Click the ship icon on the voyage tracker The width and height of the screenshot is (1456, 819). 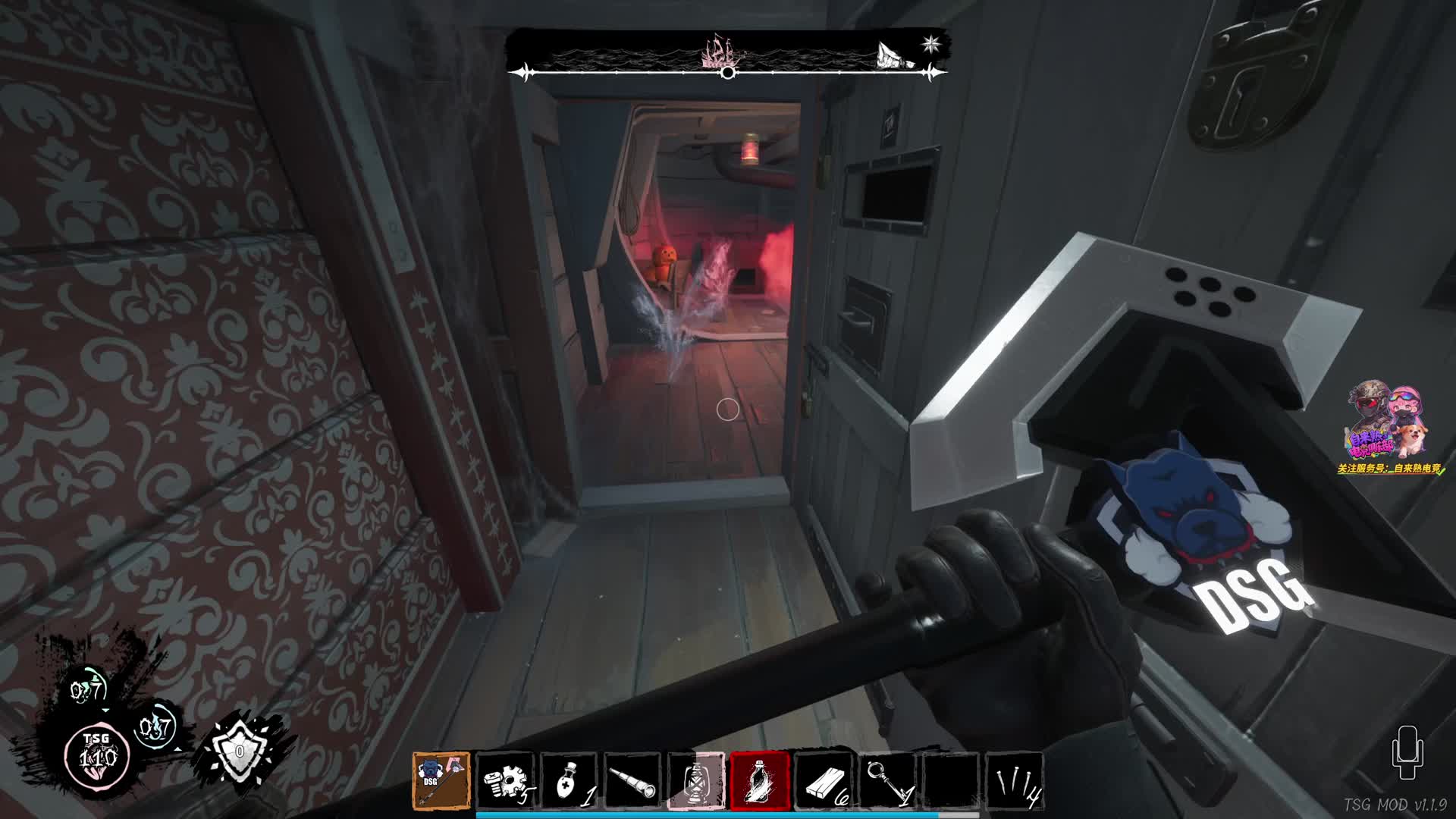pos(721,52)
